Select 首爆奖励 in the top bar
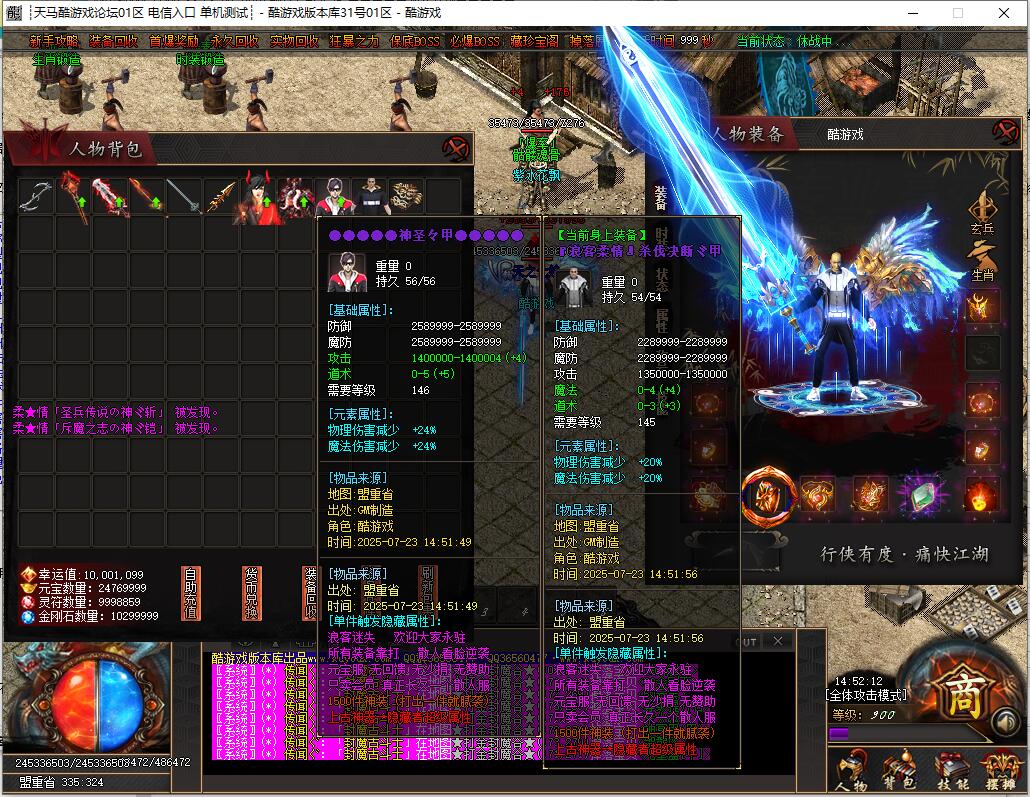Viewport: 1030px width, 797px height. click(174, 41)
